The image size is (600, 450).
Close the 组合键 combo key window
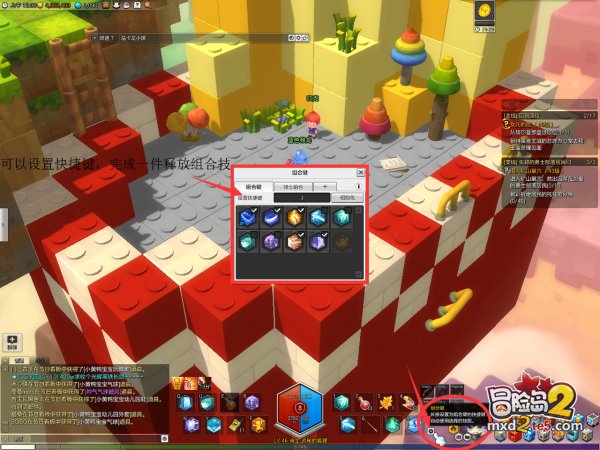pyautogui.click(x=359, y=174)
